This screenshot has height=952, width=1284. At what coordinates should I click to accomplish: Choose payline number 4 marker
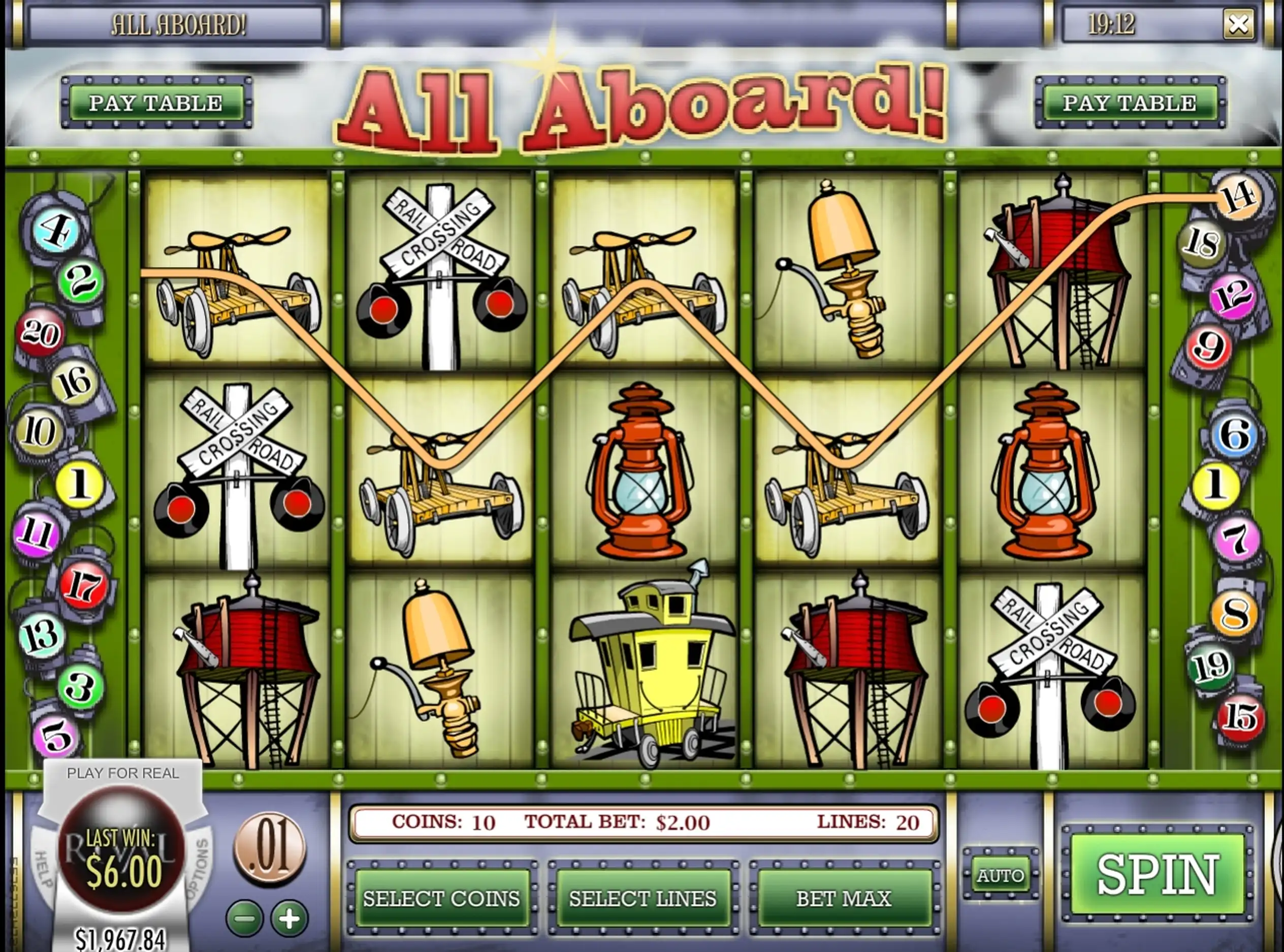(x=56, y=232)
